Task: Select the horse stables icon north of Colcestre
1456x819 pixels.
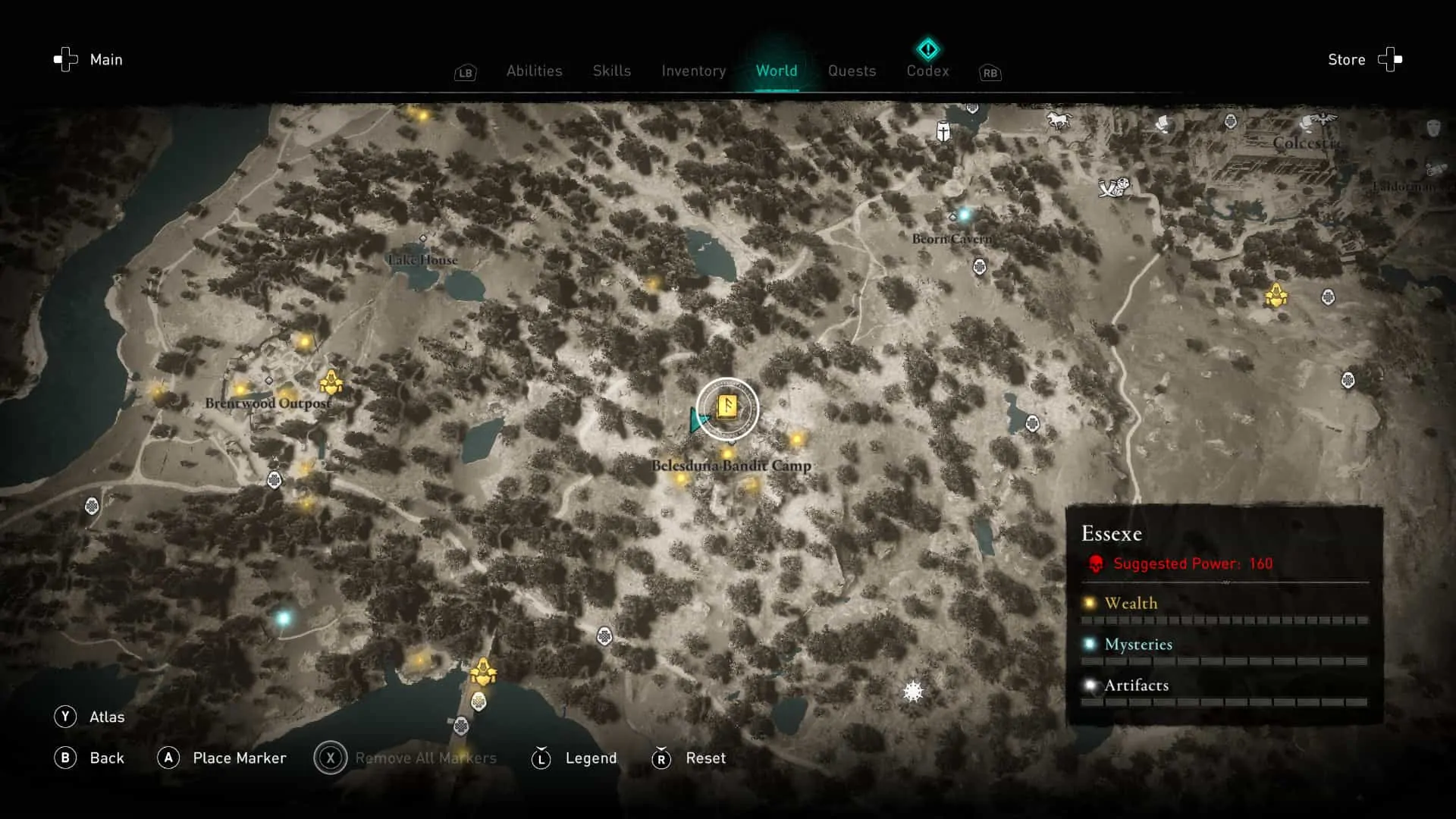Action: [x=1059, y=120]
